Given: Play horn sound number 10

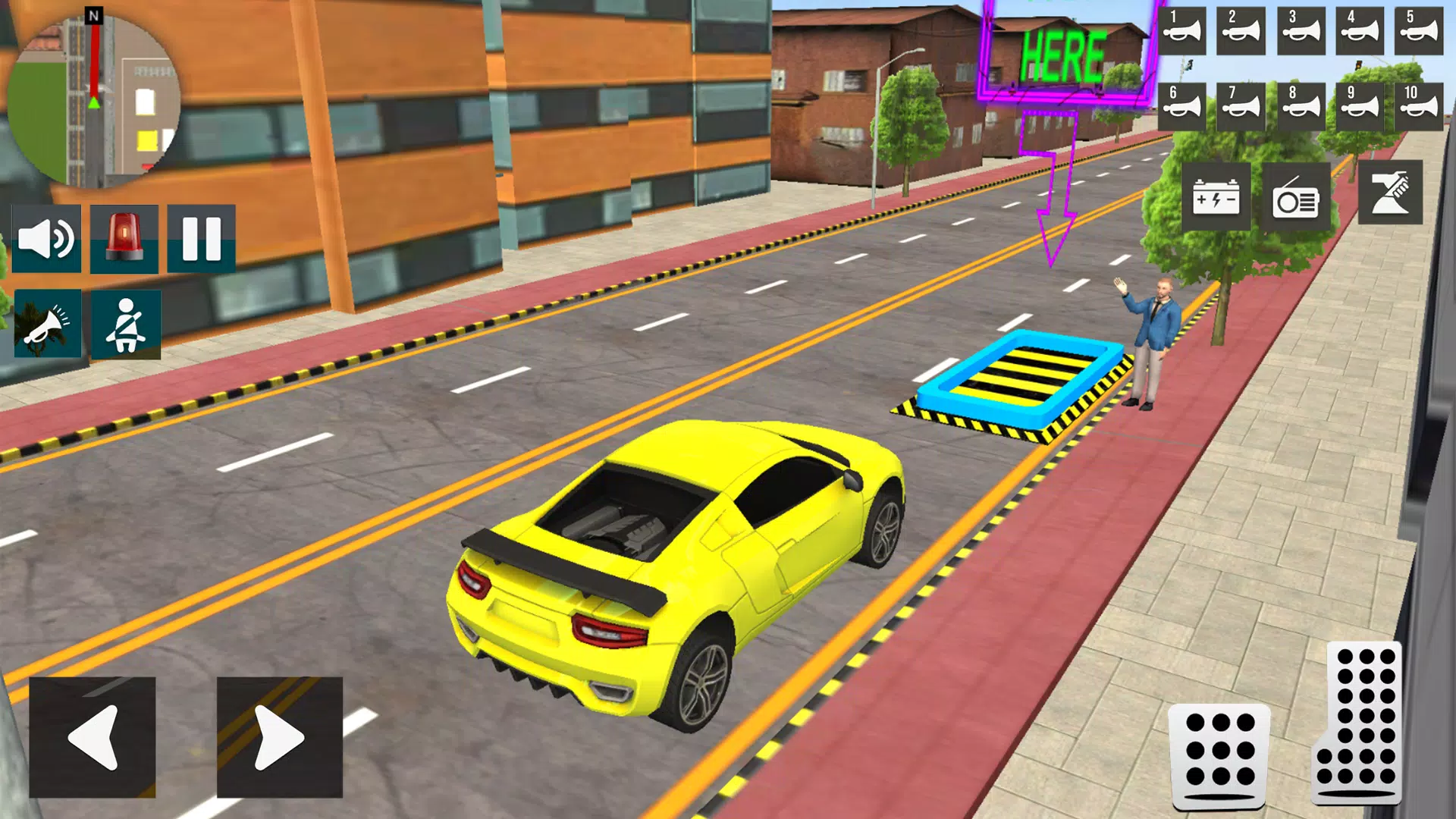Looking at the screenshot, I should pos(1417,106).
